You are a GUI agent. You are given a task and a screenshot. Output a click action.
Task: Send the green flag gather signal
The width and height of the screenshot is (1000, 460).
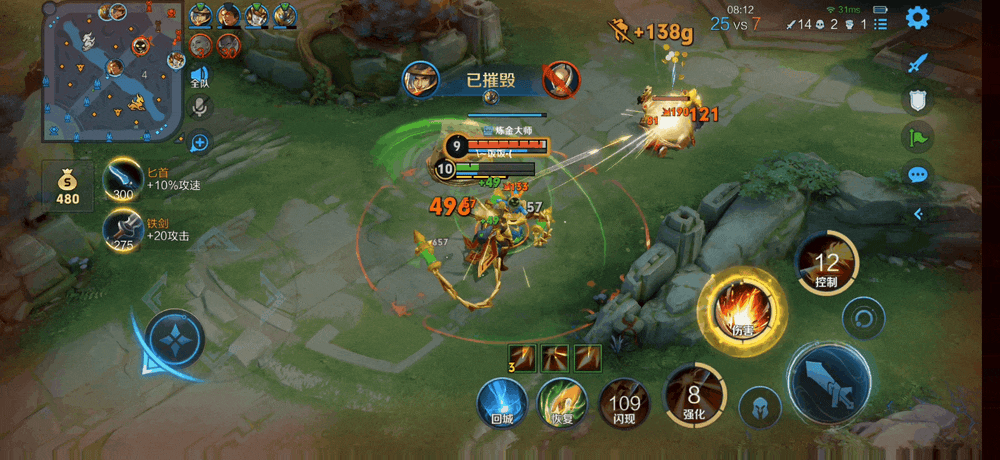coord(918,137)
